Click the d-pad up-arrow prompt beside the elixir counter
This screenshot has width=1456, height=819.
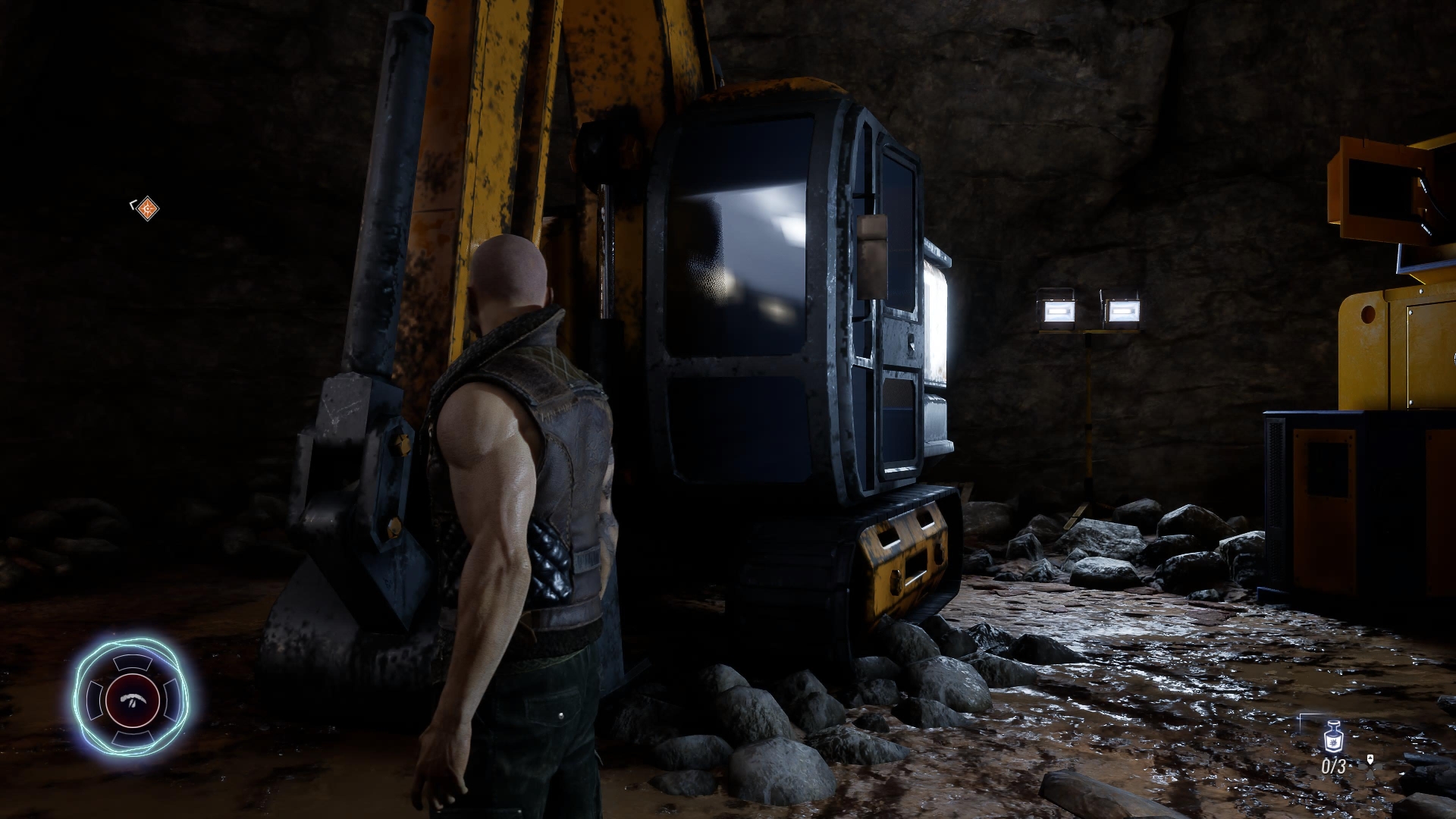click(x=1370, y=759)
